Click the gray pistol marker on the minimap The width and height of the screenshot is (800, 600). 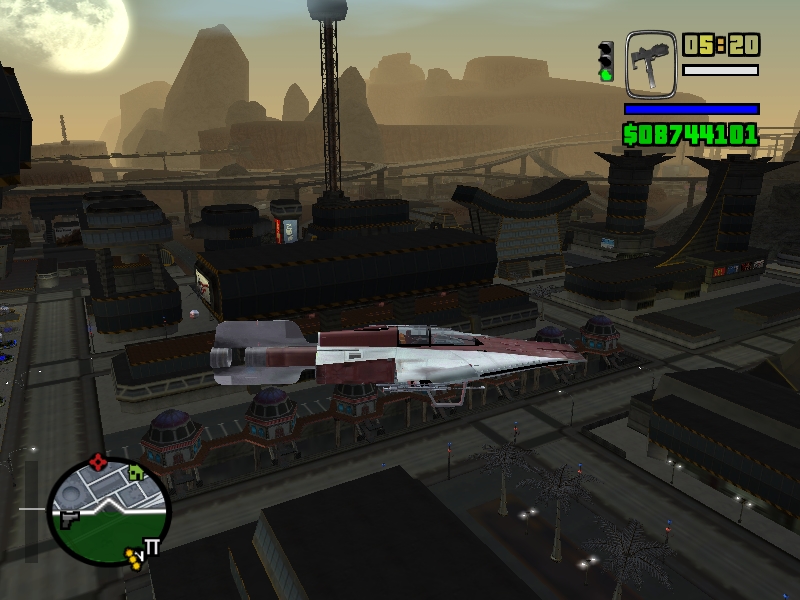point(69,518)
